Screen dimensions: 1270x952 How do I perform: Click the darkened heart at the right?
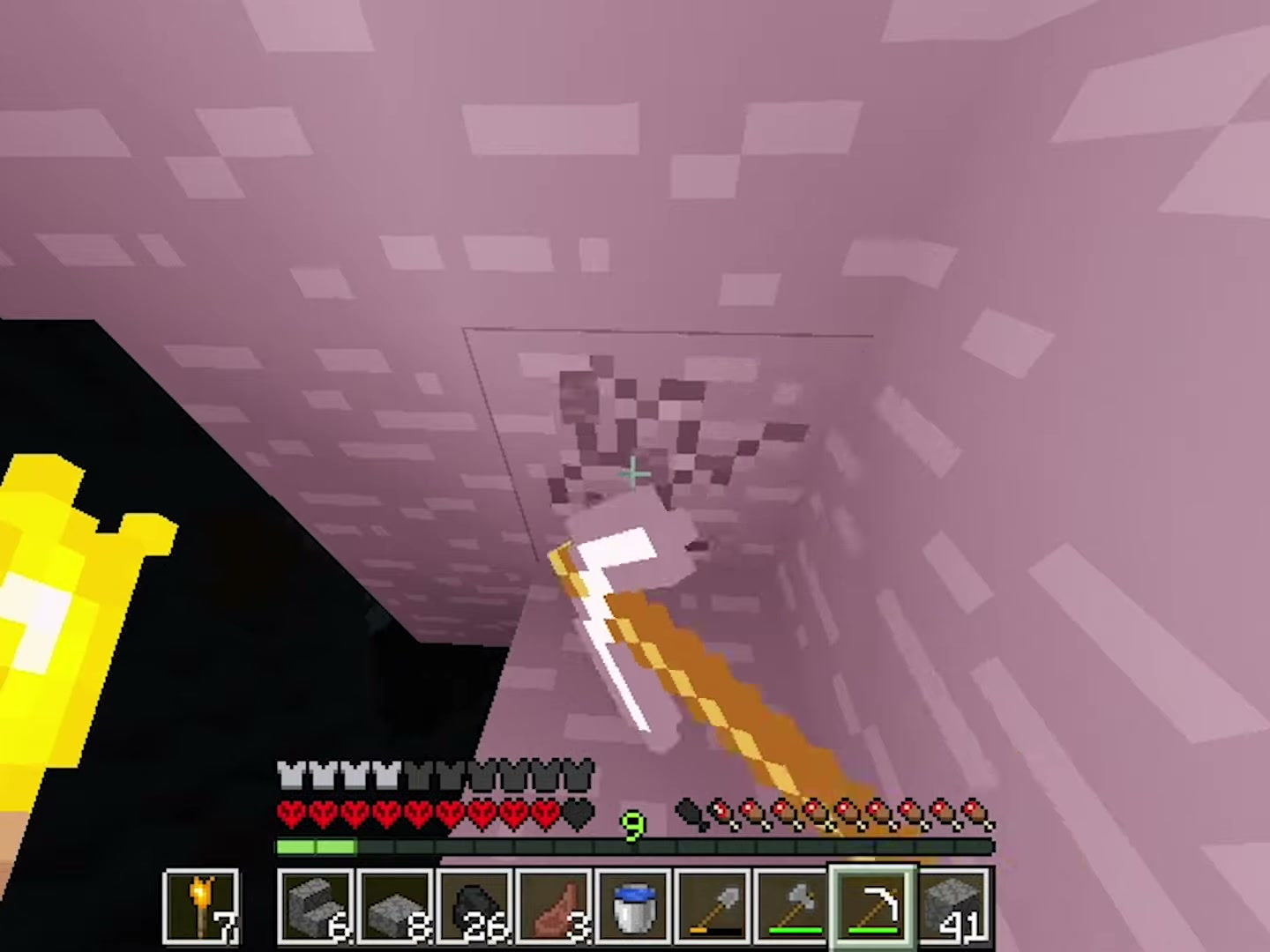click(575, 813)
